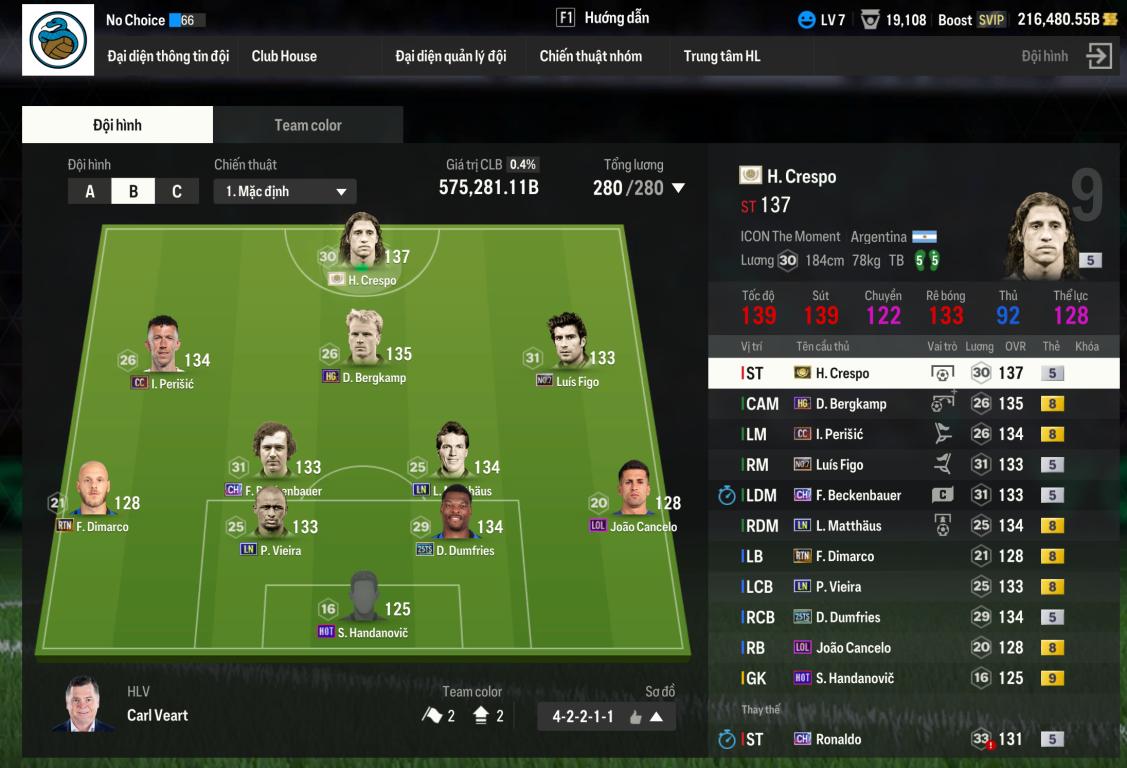The image size is (1127, 768).
Task: Open Trung tâm HL menu
Action: point(722,56)
